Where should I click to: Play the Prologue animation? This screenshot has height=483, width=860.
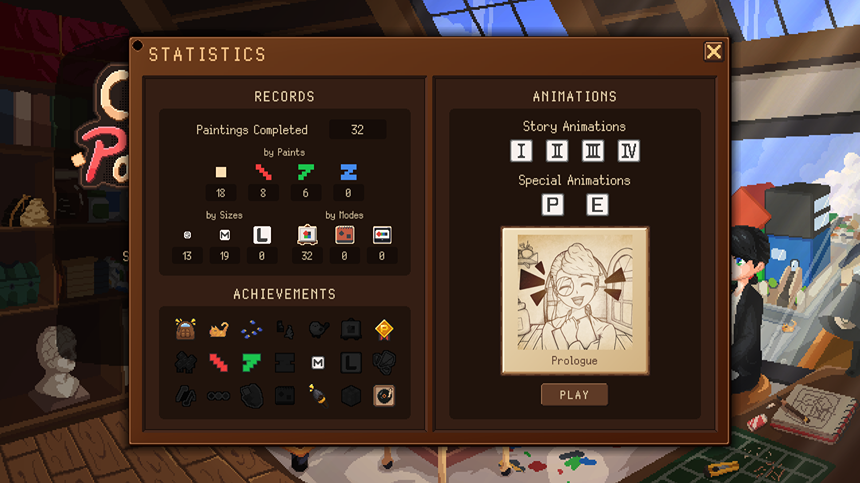tap(574, 395)
